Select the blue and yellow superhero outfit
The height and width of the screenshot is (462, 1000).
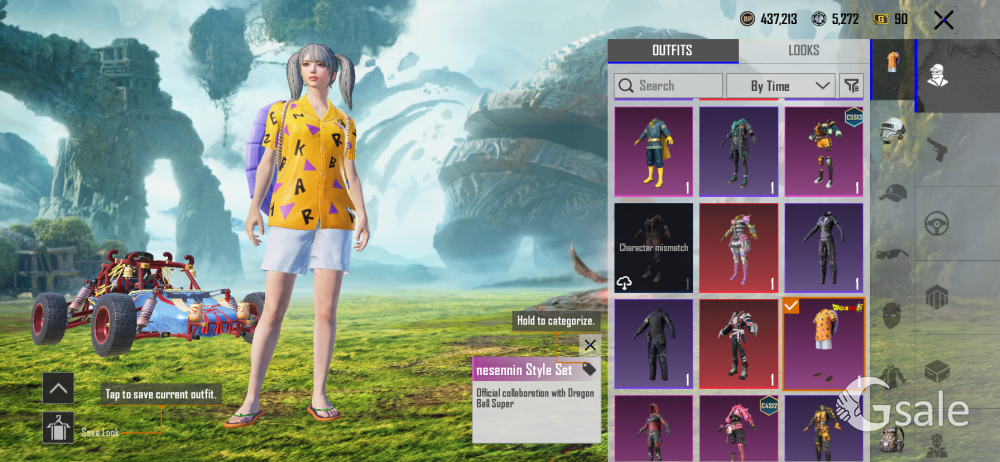click(x=653, y=150)
